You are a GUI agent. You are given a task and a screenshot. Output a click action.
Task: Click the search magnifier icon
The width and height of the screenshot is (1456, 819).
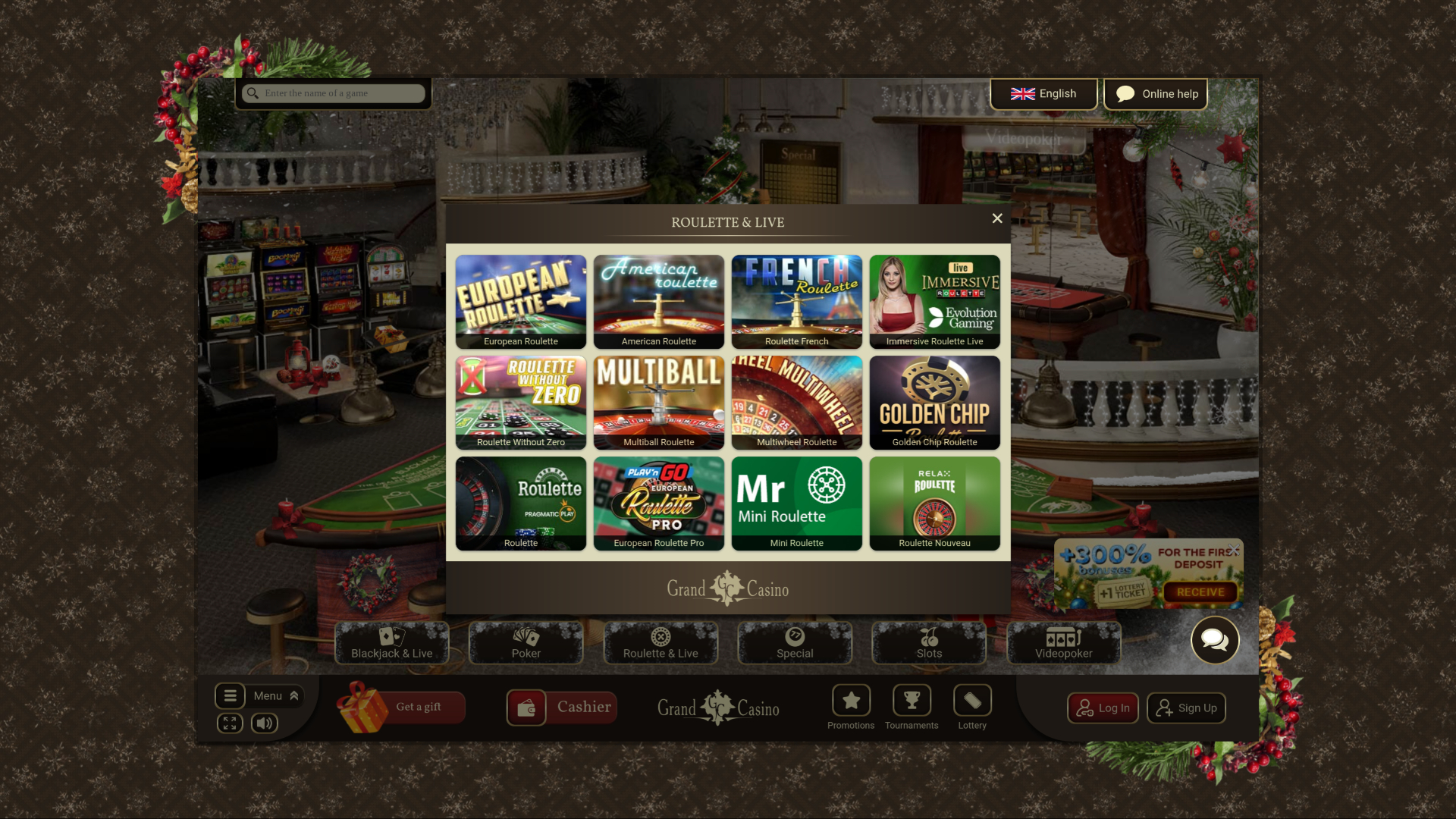point(253,93)
